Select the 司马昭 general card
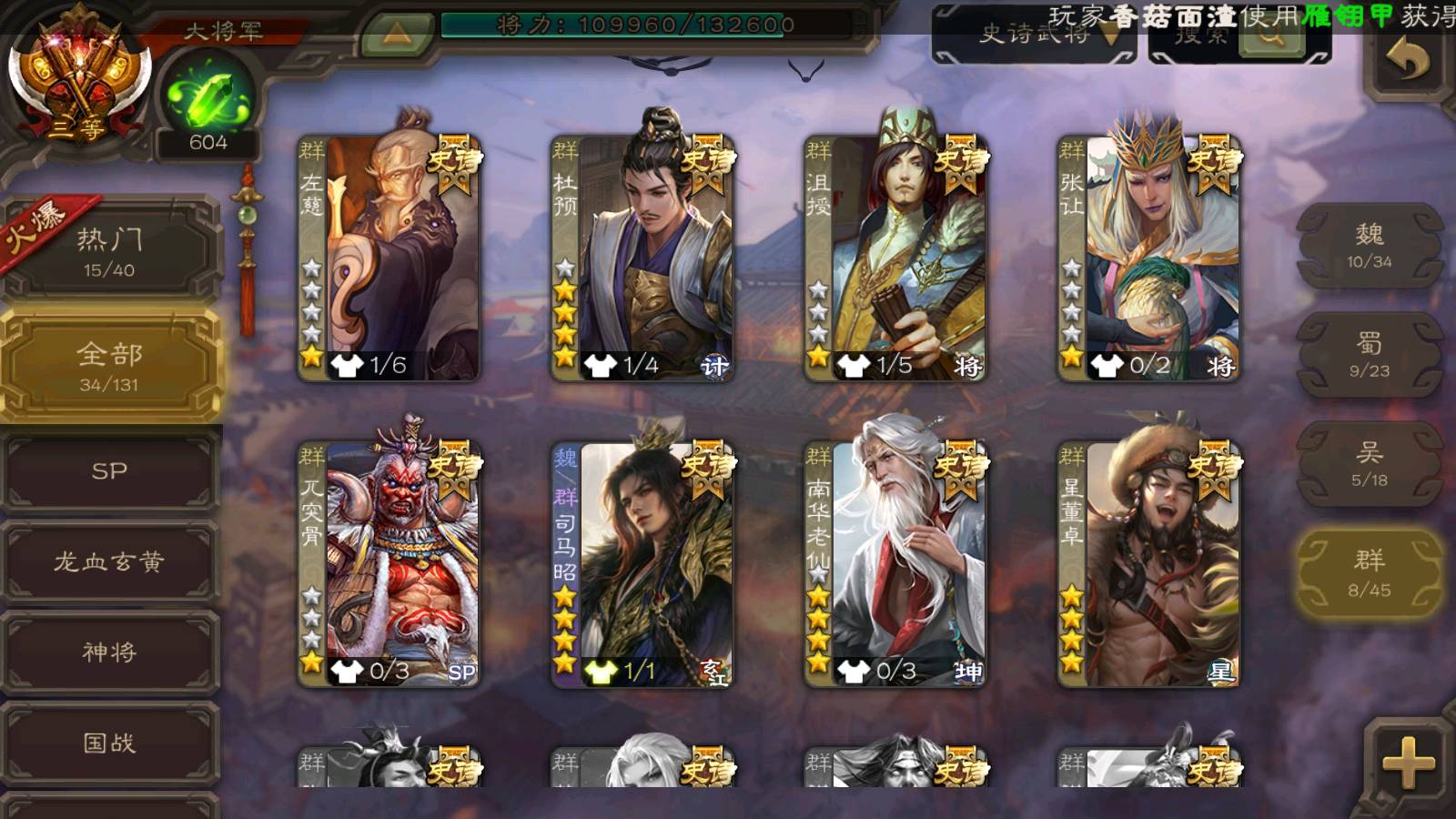 642,564
